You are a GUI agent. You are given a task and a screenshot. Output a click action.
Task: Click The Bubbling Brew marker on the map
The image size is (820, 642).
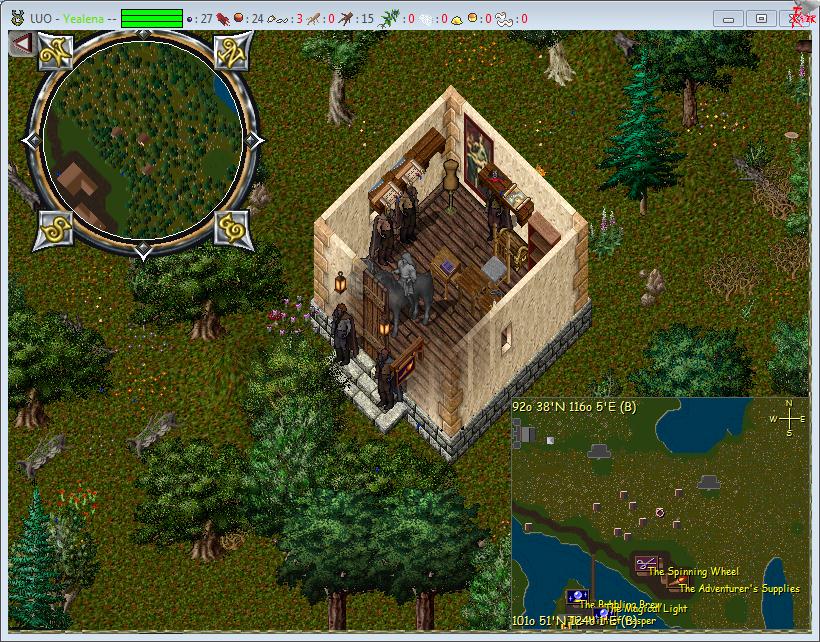(577, 597)
